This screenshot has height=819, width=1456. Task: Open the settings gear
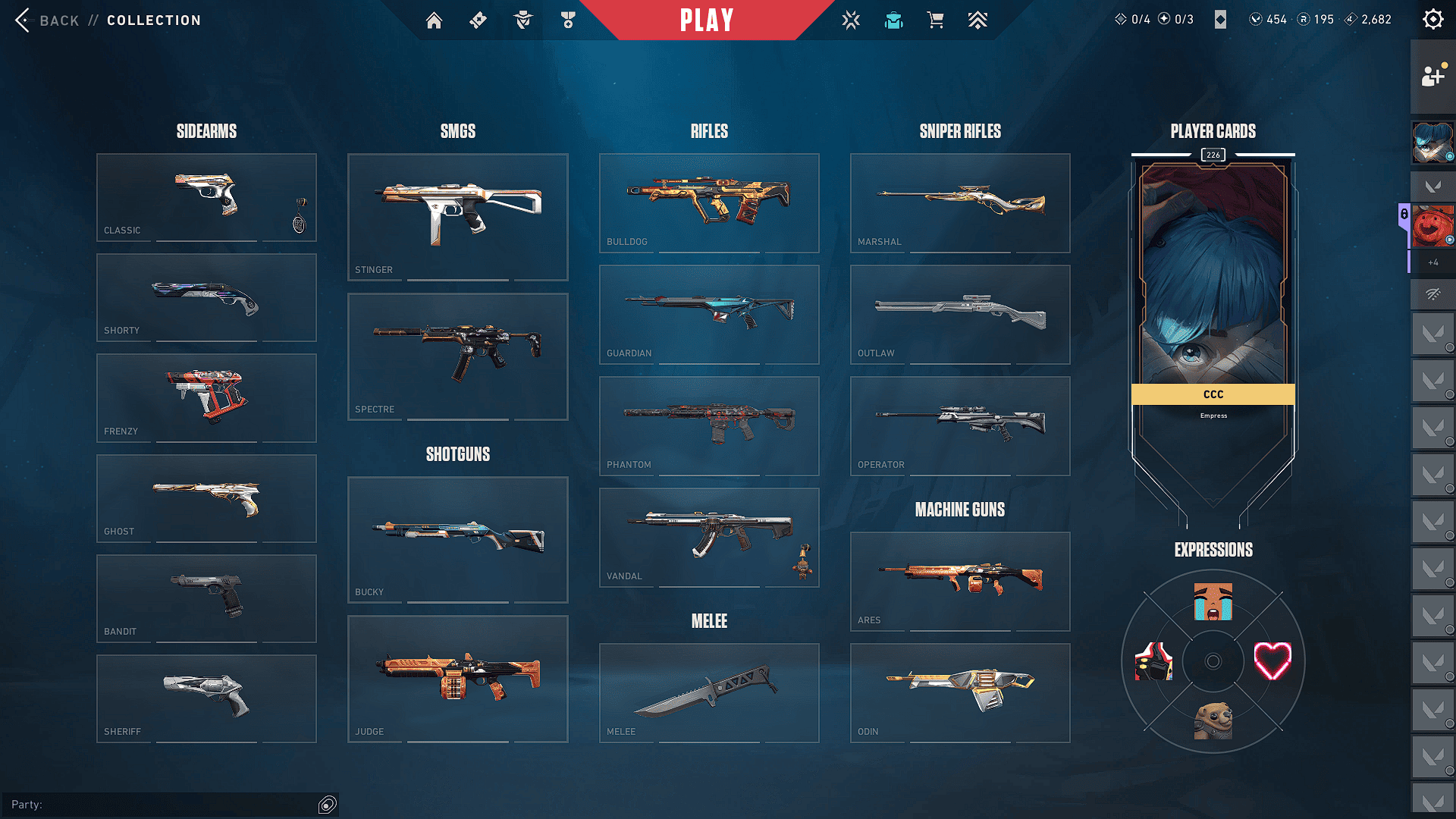[1432, 19]
